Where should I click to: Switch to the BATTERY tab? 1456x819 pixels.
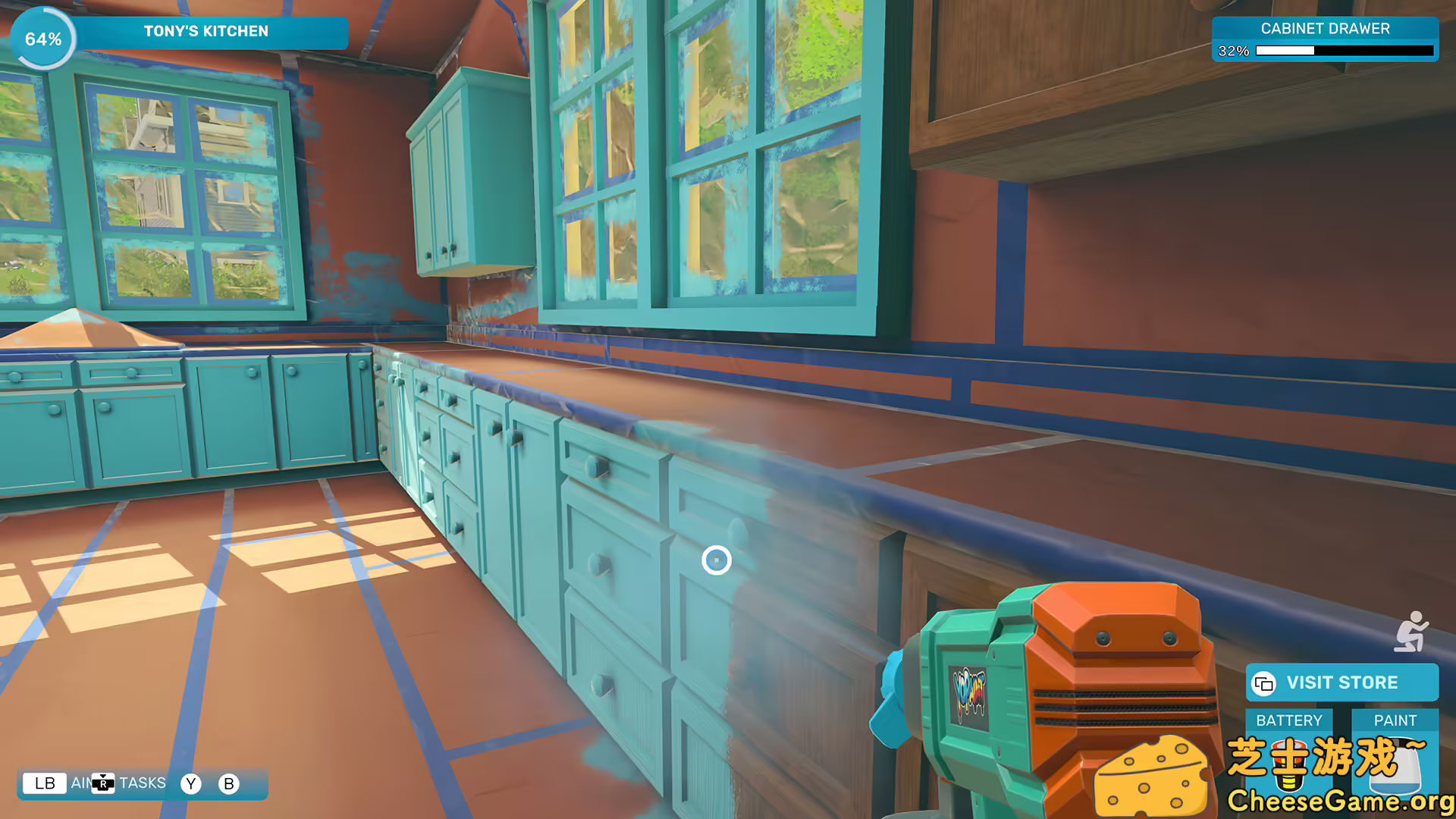pyautogui.click(x=1289, y=720)
